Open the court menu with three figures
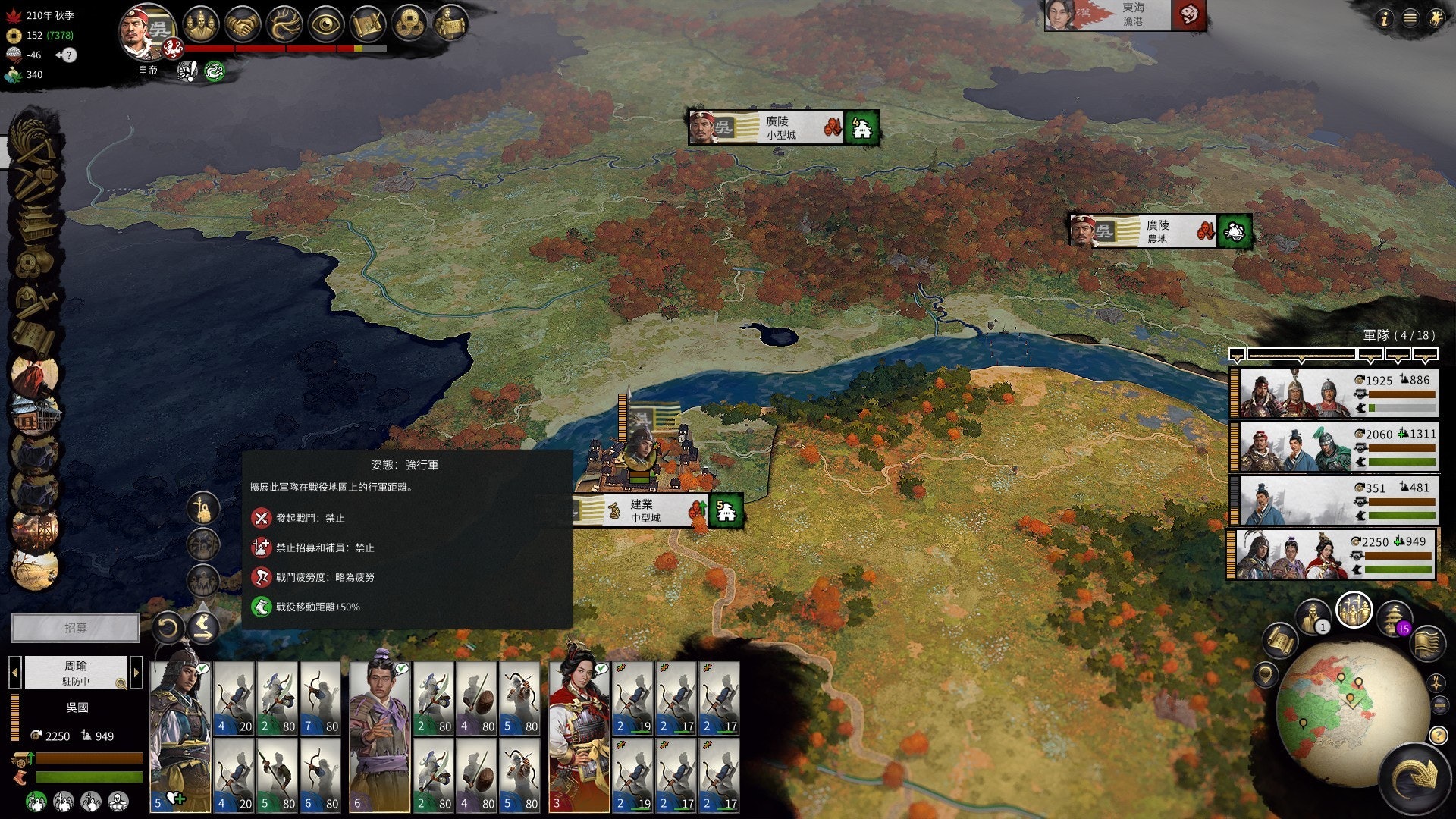The width and height of the screenshot is (1456, 819). pos(200,25)
